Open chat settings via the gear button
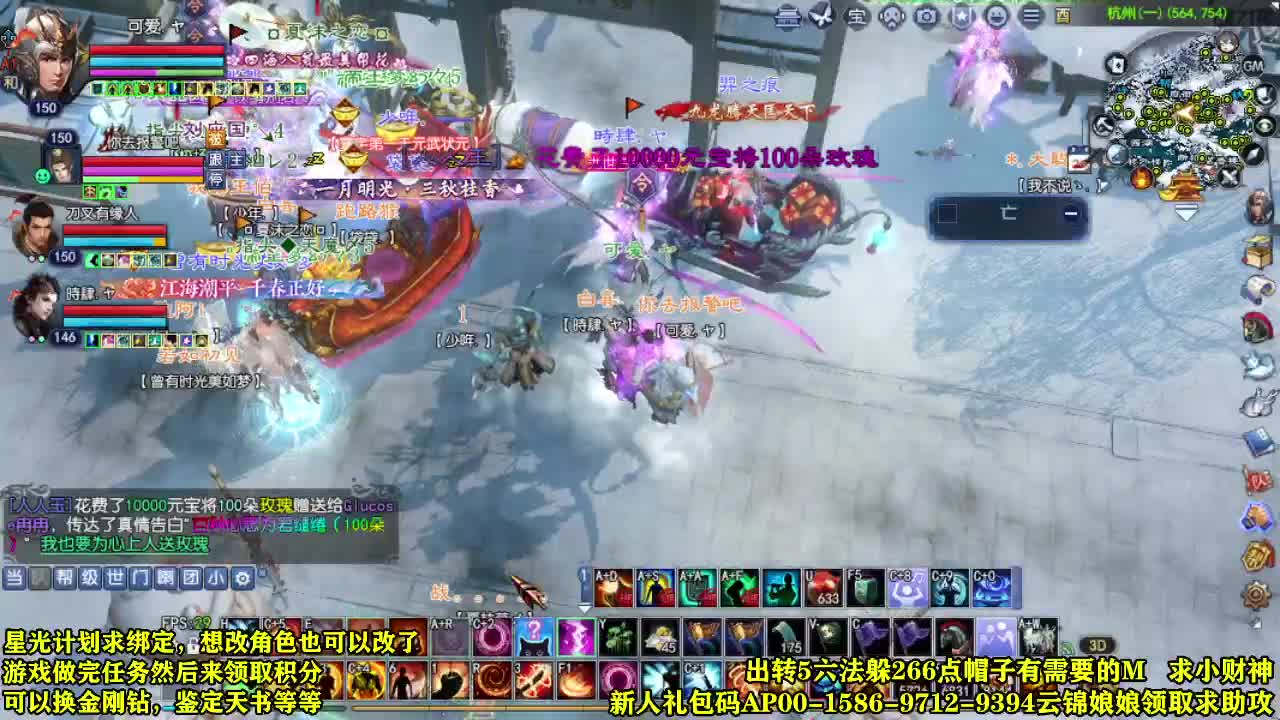Image resolution: width=1280 pixels, height=720 pixels. pos(243,577)
